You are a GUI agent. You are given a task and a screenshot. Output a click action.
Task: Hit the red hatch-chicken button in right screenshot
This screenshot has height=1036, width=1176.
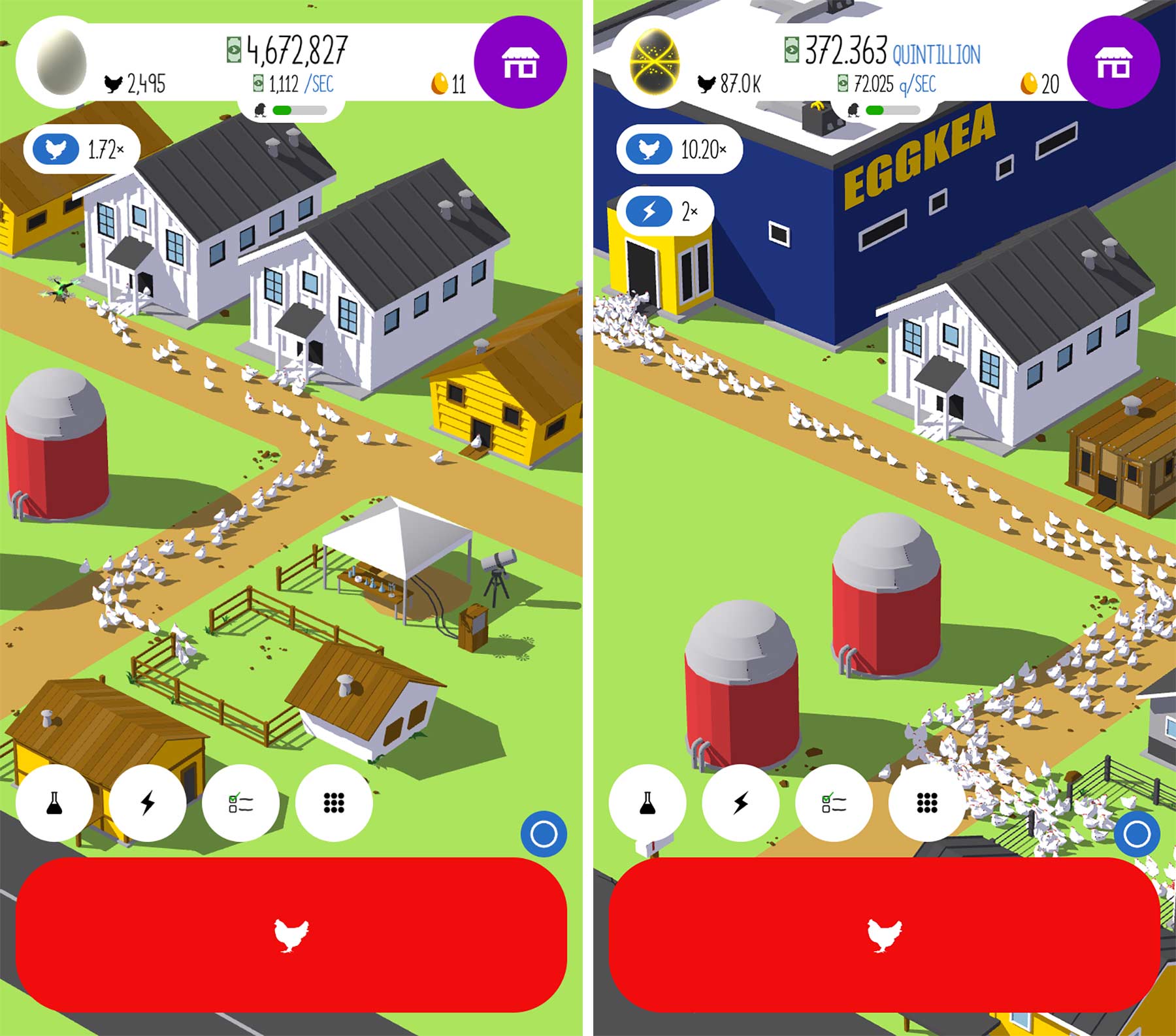pos(884,935)
